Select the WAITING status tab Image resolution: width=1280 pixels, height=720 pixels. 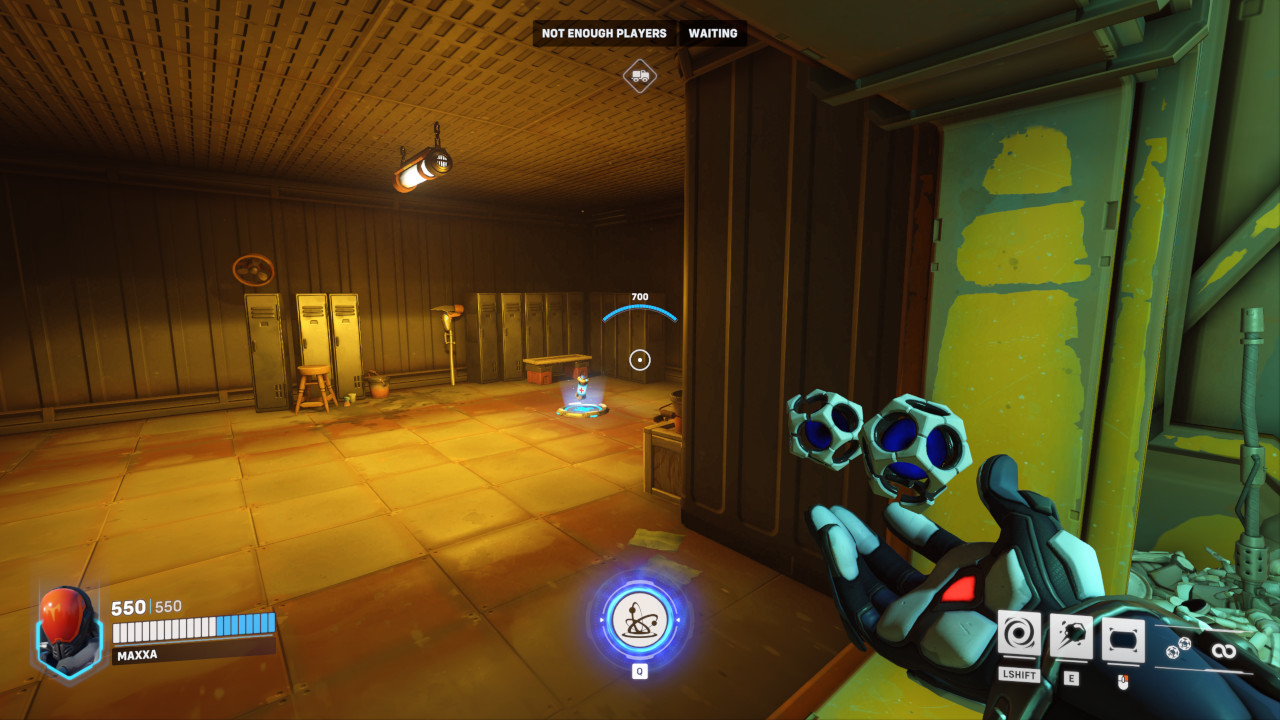712,33
